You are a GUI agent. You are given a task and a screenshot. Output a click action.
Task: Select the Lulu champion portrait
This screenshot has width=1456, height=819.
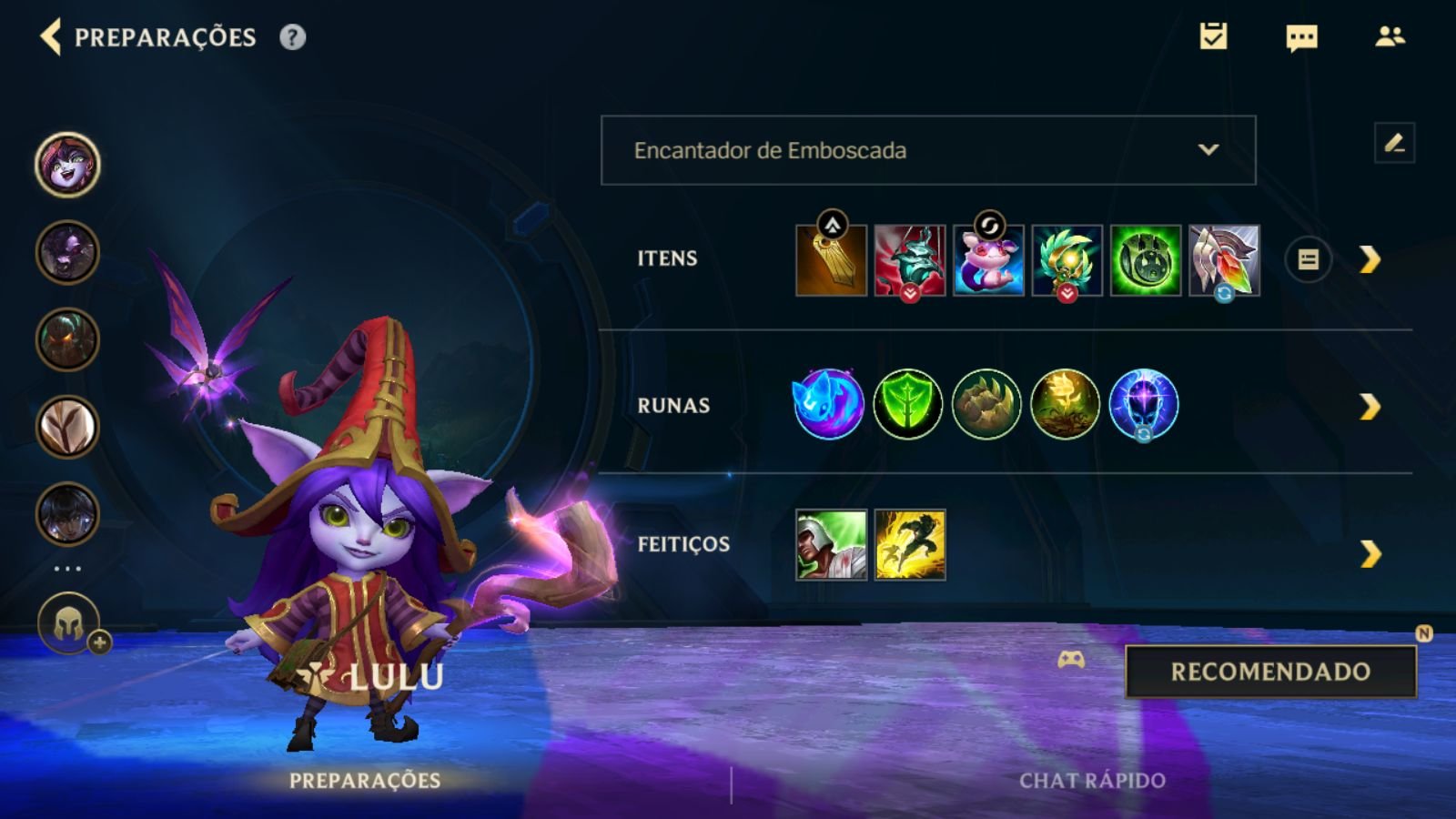click(67, 165)
